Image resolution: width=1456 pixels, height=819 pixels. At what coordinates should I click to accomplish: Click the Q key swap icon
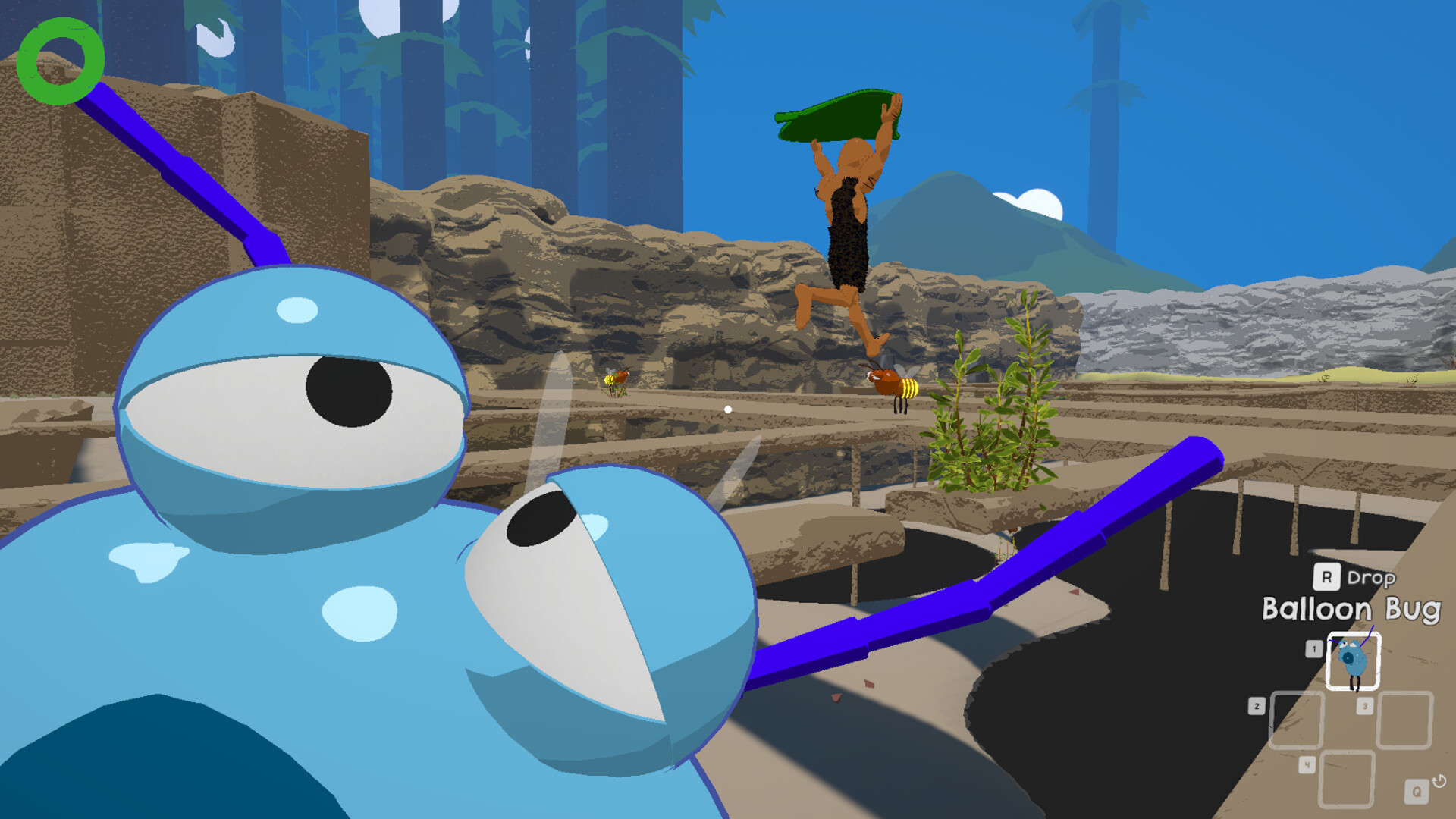point(1417,790)
